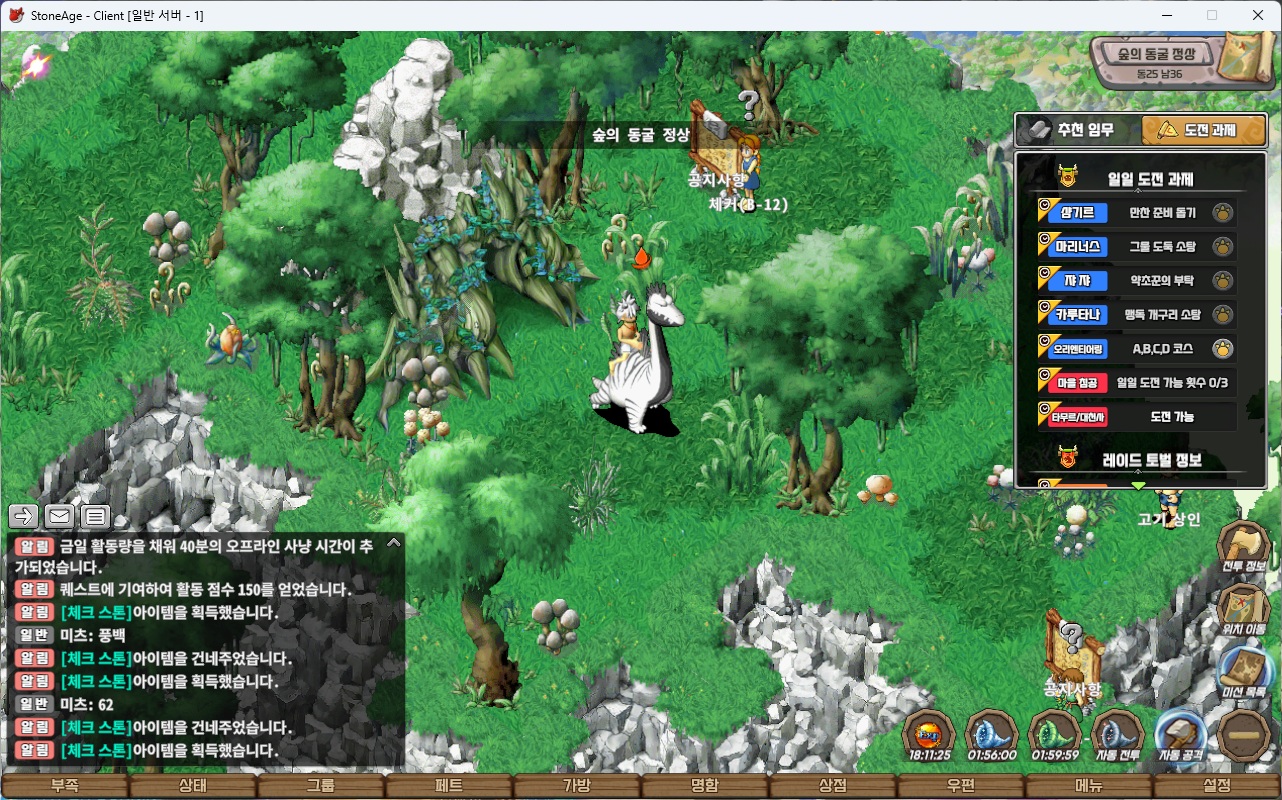
Task: Open the 위치 이동 map icon
Action: [1243, 606]
